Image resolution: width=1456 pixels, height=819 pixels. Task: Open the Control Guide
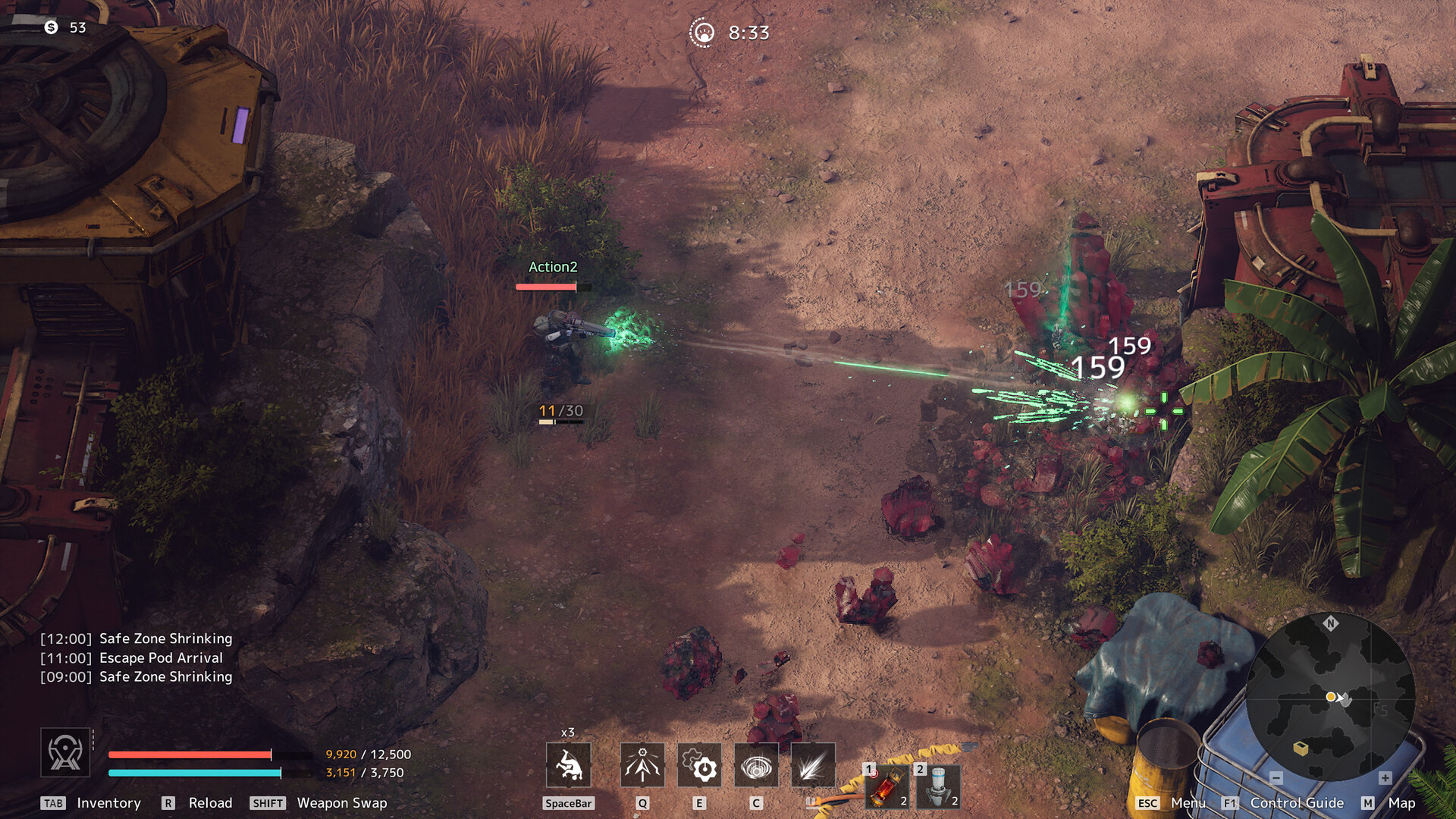click(x=1297, y=803)
